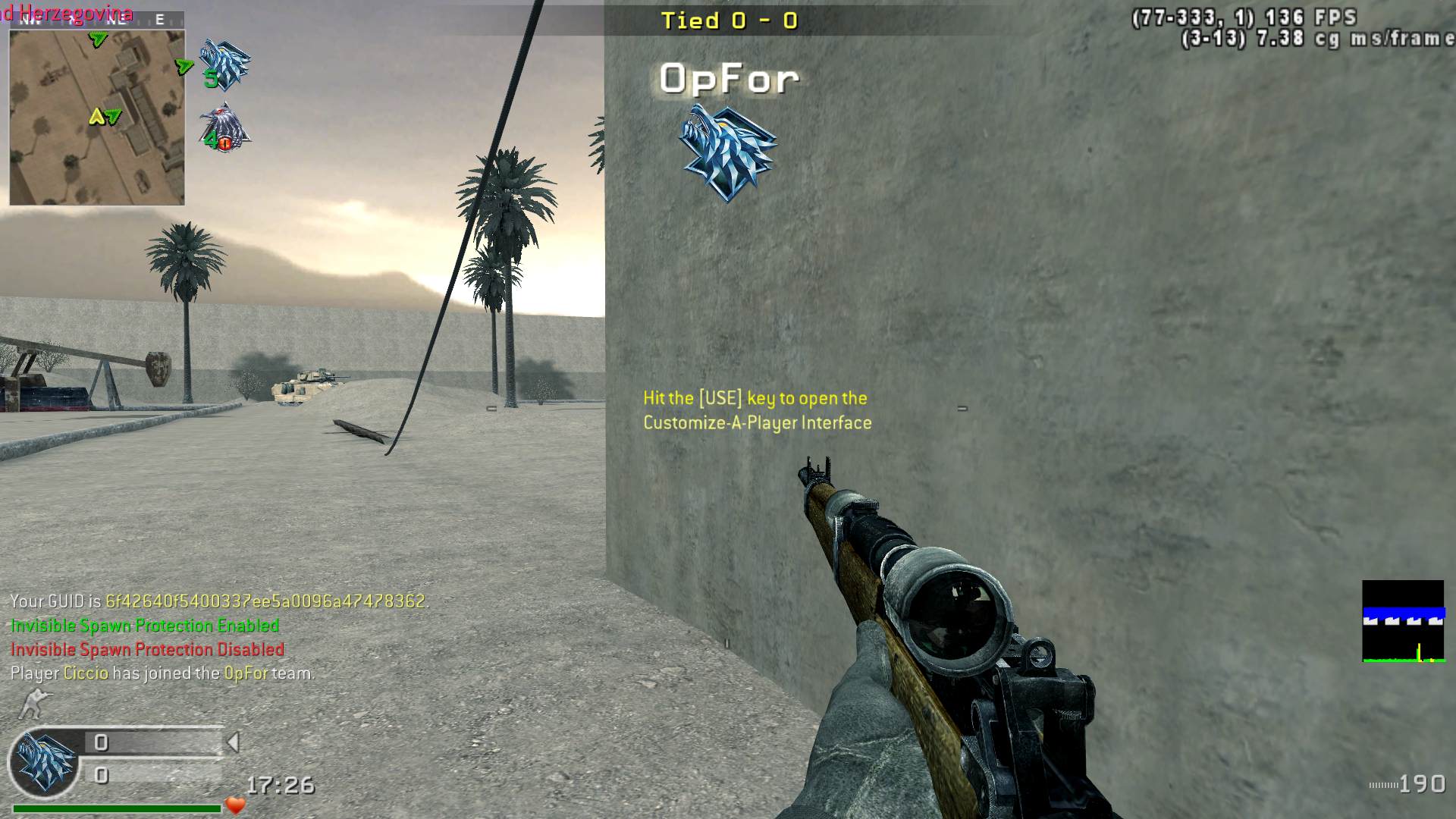Image resolution: width=1456 pixels, height=819 pixels.
Task: Click the wolf team icon beside the minimap
Action: point(224,63)
